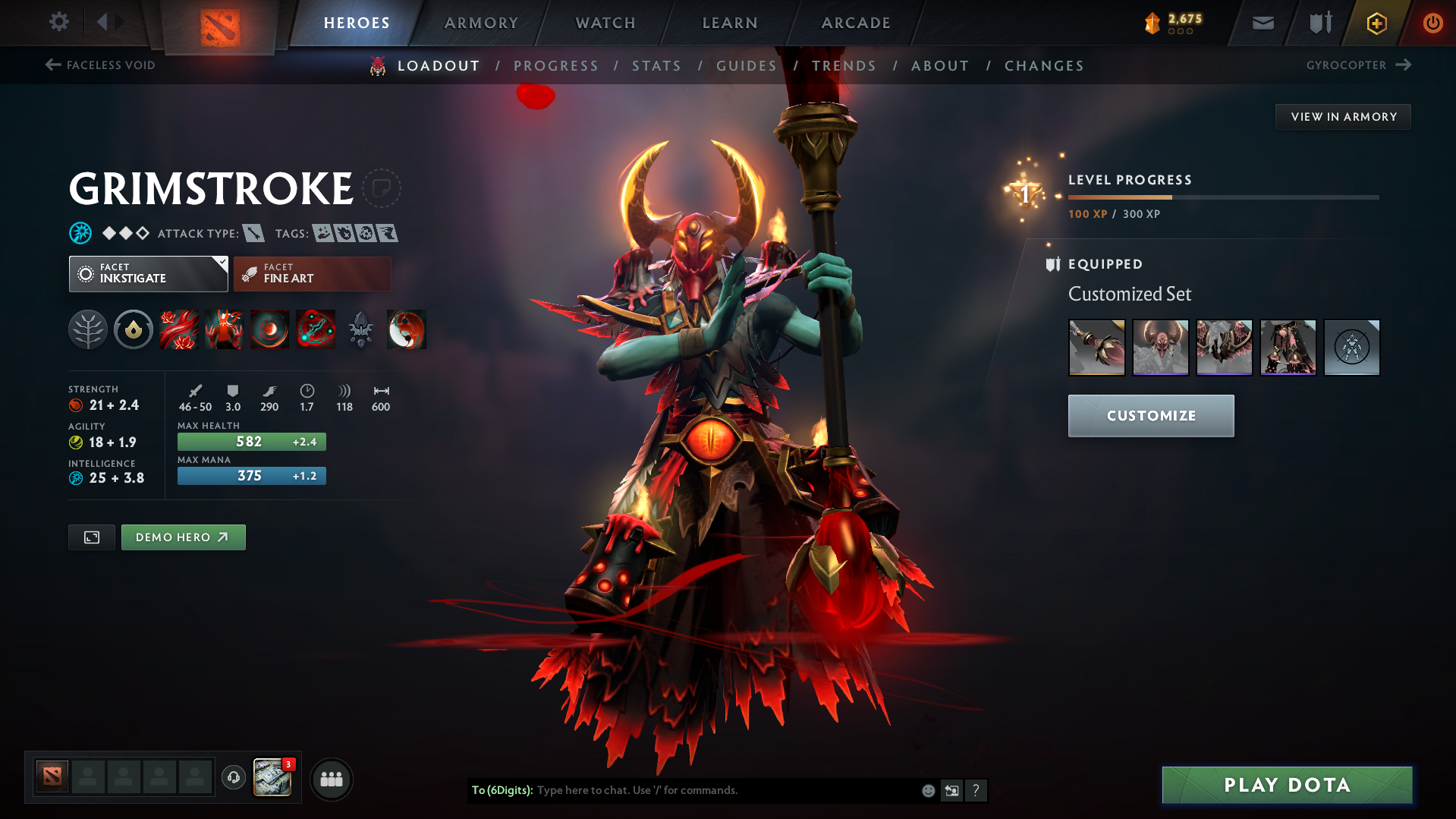Screen dimensions: 1456x819
Task: Open the mail envelope notifications
Action: (x=1262, y=22)
